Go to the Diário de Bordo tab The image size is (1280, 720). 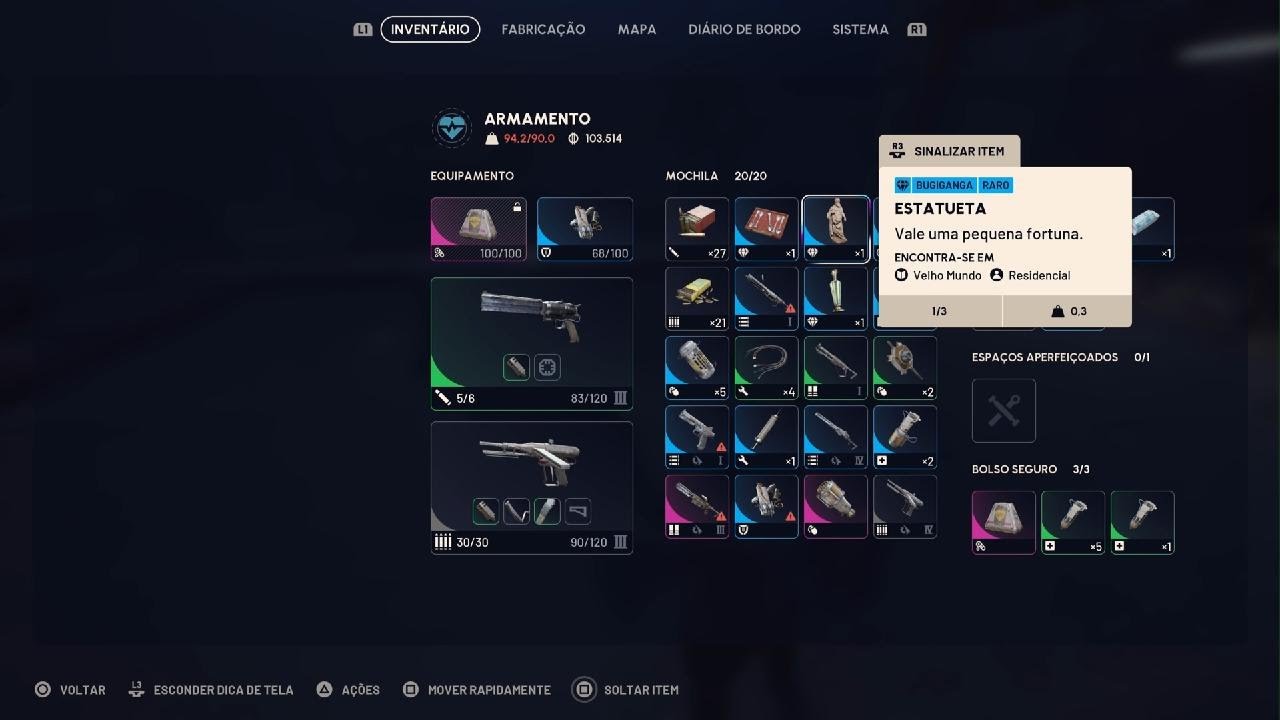[x=744, y=30]
